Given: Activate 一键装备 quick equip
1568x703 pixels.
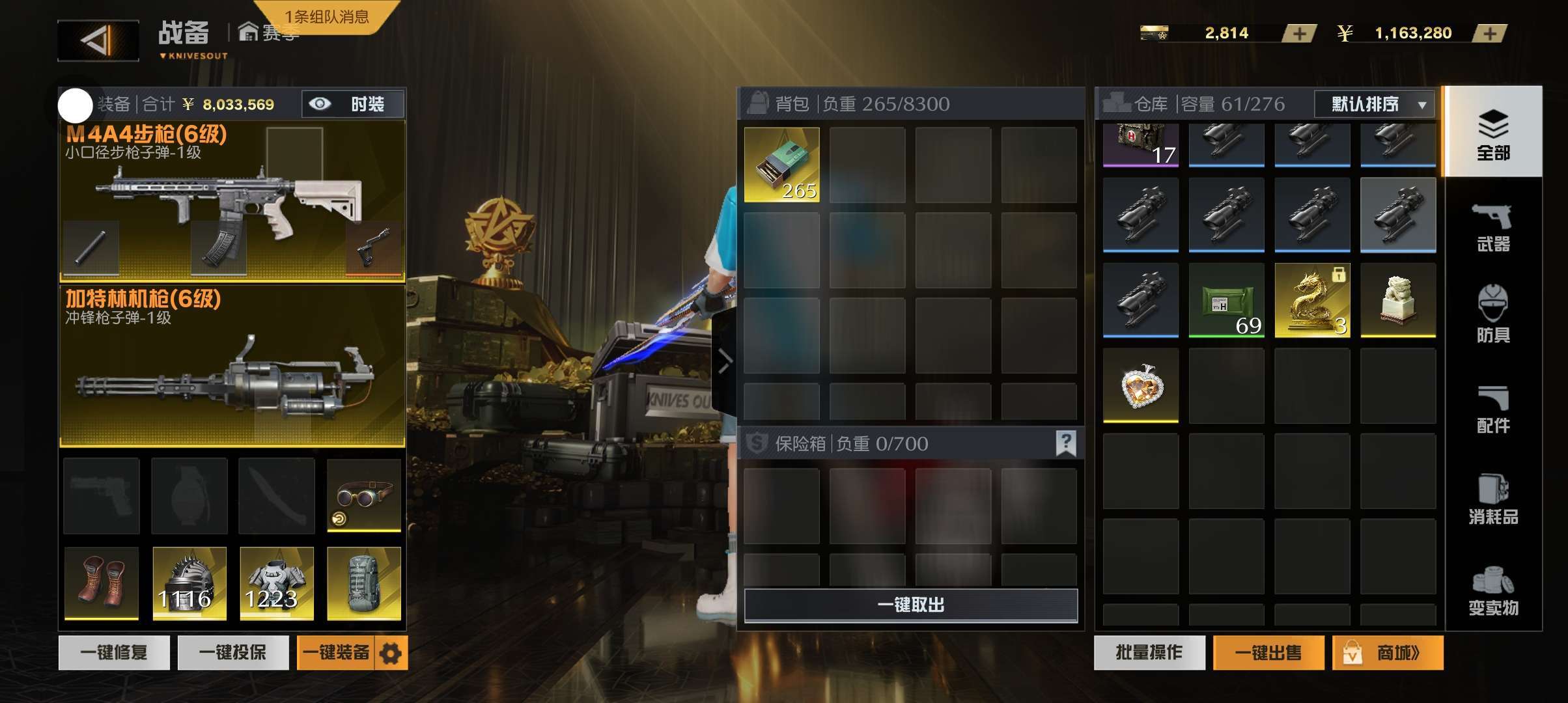Looking at the screenshot, I should 335,652.
